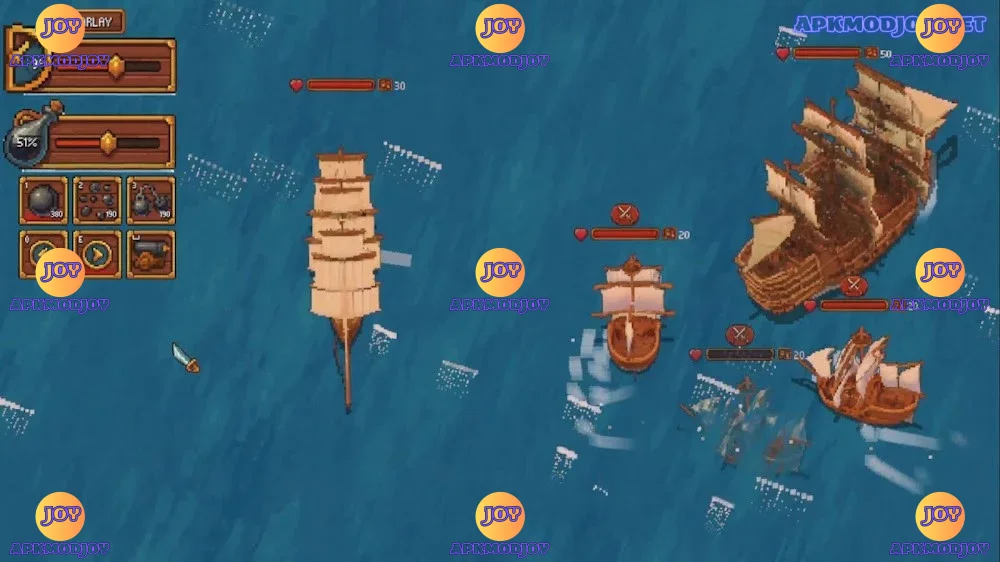Select the round cannonball ammo slot

[x=43, y=200]
